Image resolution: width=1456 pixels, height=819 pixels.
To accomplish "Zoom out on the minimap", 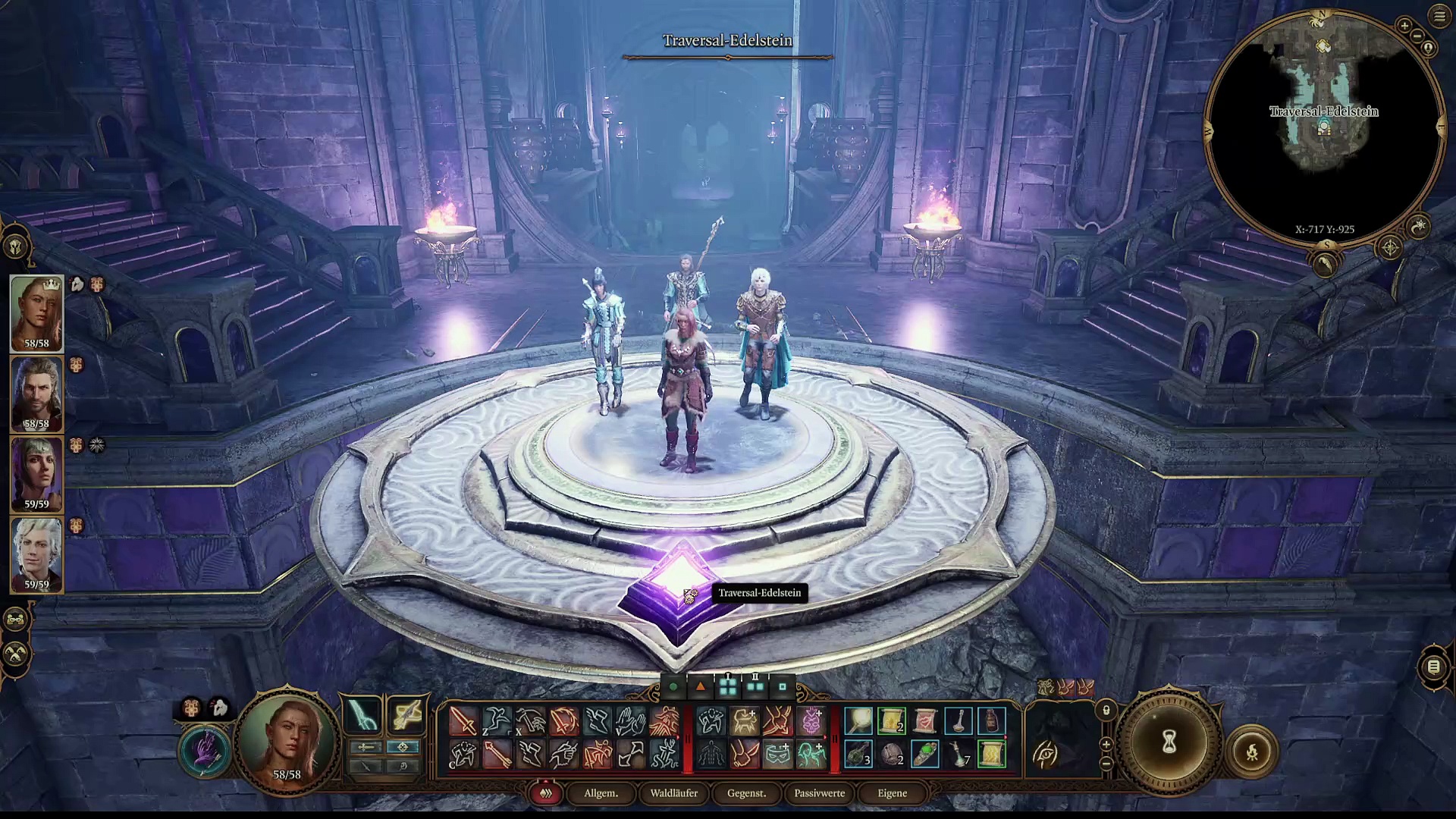I will click(x=1417, y=36).
